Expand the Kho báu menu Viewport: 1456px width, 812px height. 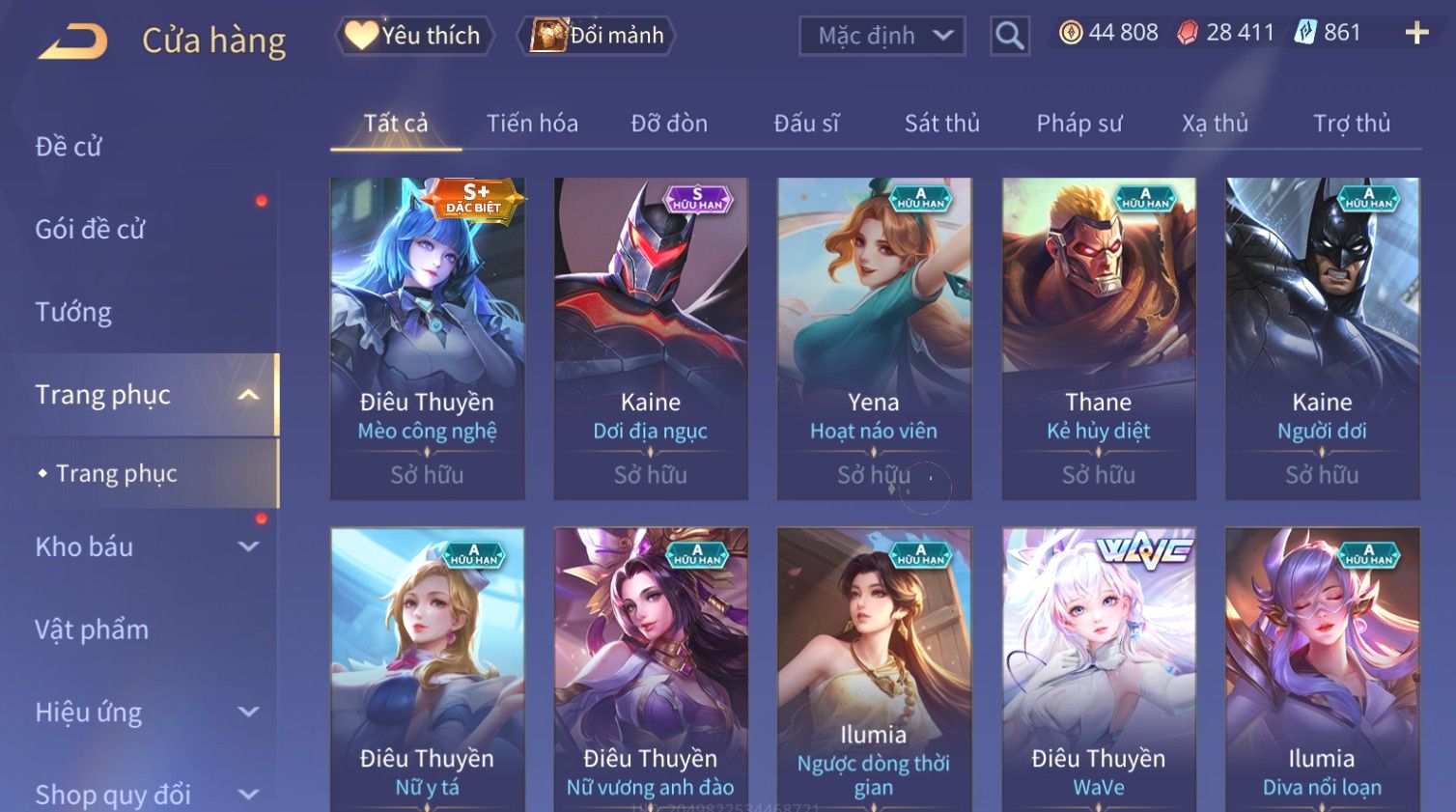[145, 546]
